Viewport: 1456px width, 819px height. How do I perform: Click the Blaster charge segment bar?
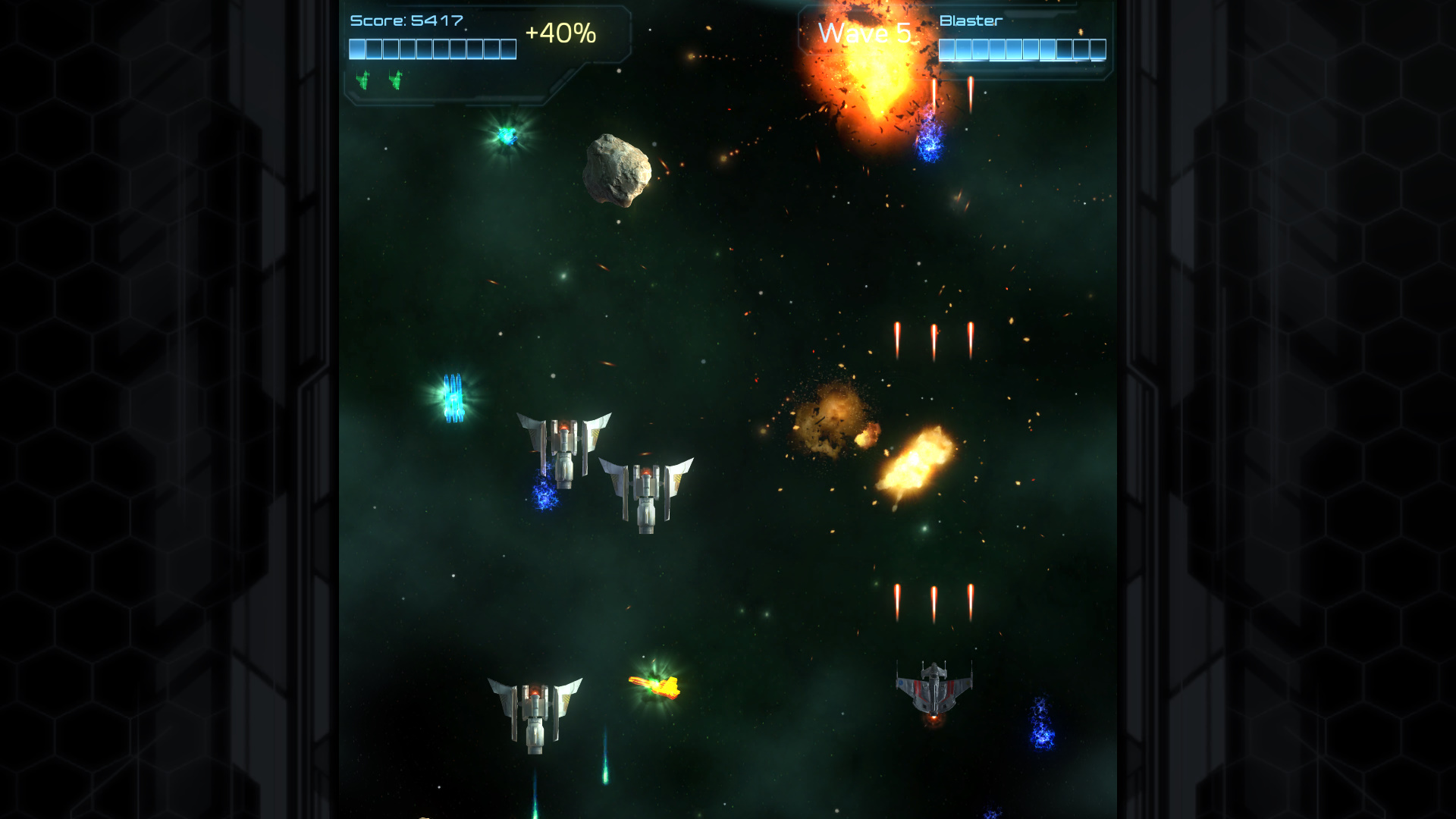(x=1020, y=51)
